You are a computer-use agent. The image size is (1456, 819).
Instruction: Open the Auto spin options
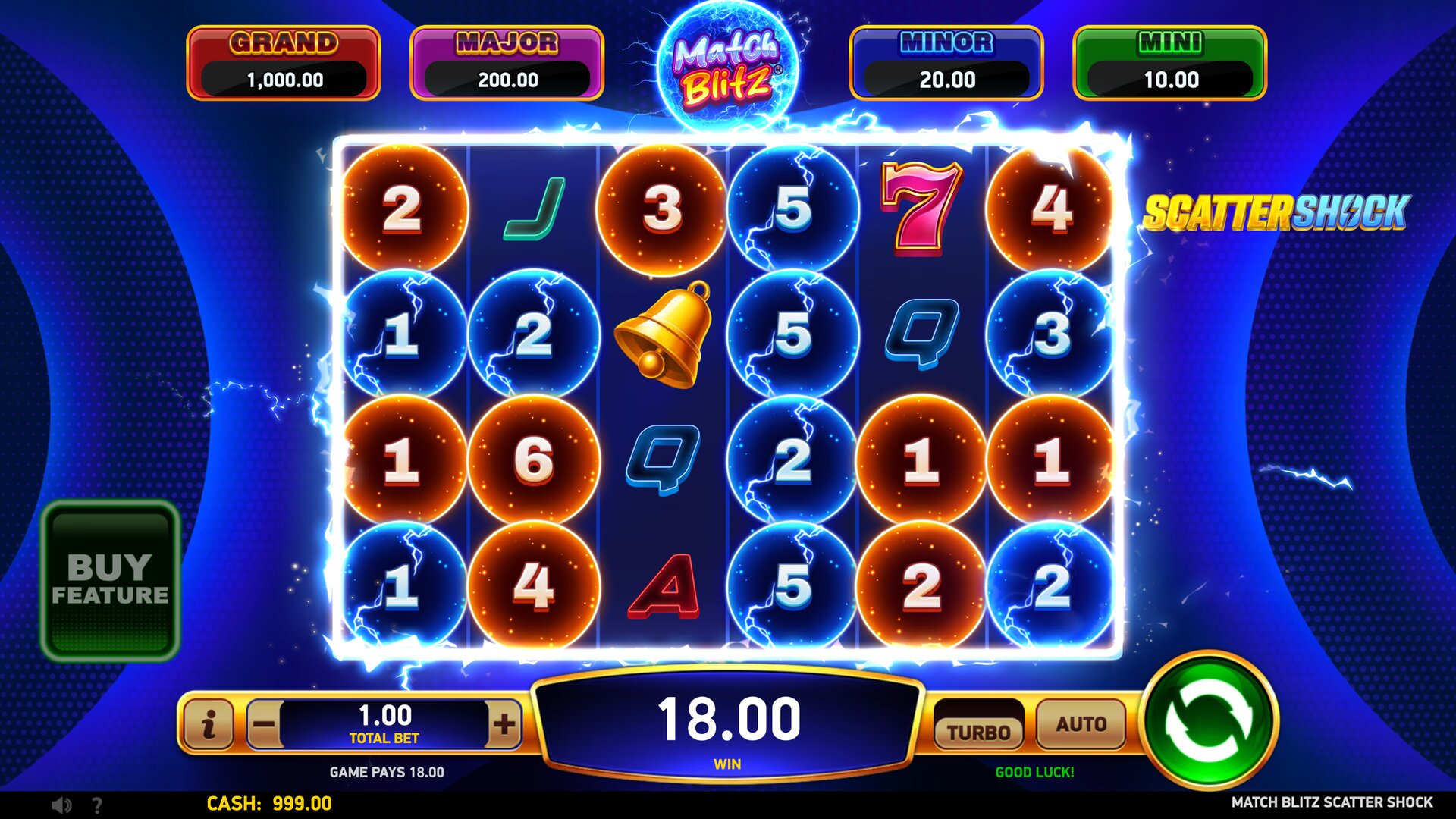[1081, 724]
